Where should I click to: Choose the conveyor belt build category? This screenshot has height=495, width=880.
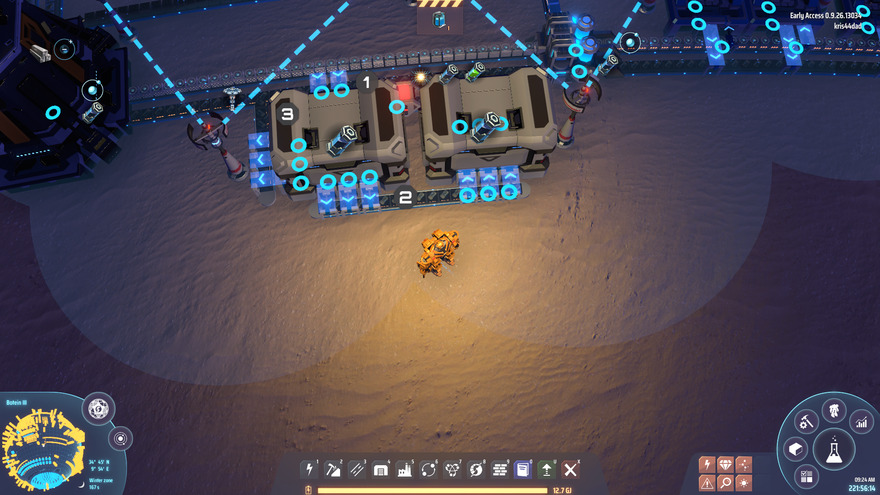[x=357, y=469]
